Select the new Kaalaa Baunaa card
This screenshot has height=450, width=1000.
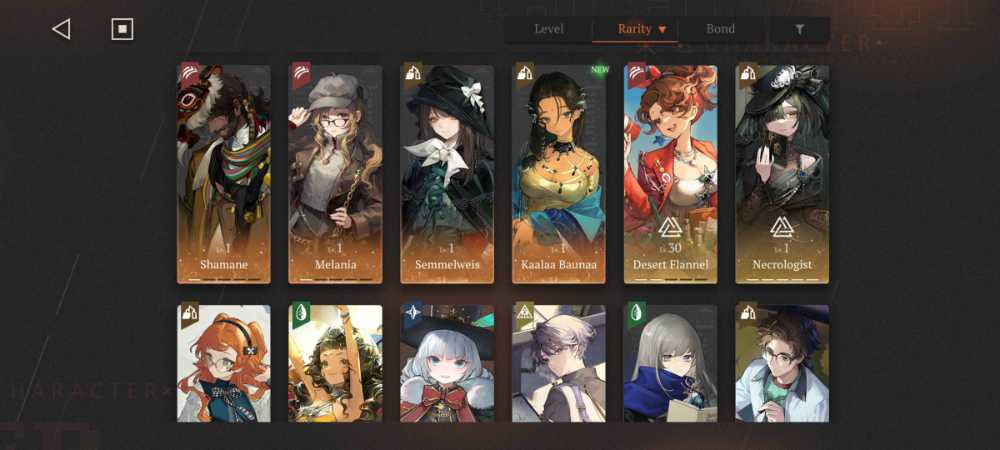[560, 174]
